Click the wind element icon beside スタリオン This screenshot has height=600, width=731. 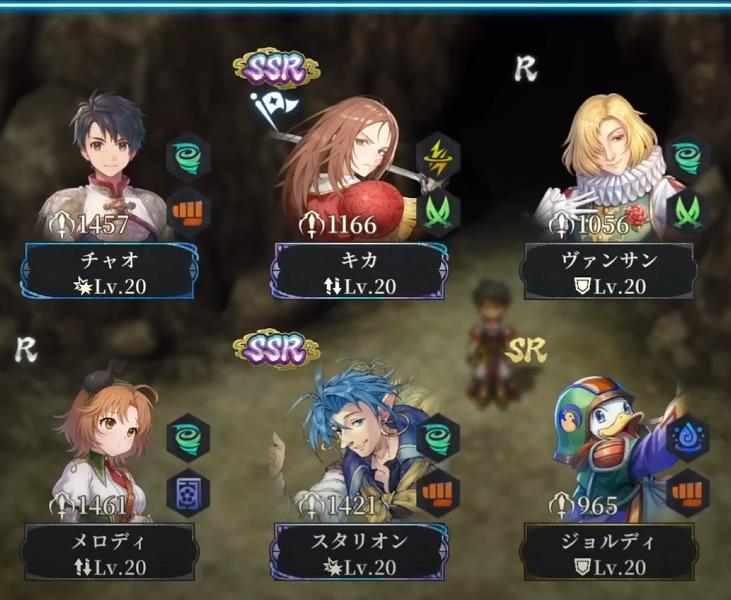(x=438, y=438)
